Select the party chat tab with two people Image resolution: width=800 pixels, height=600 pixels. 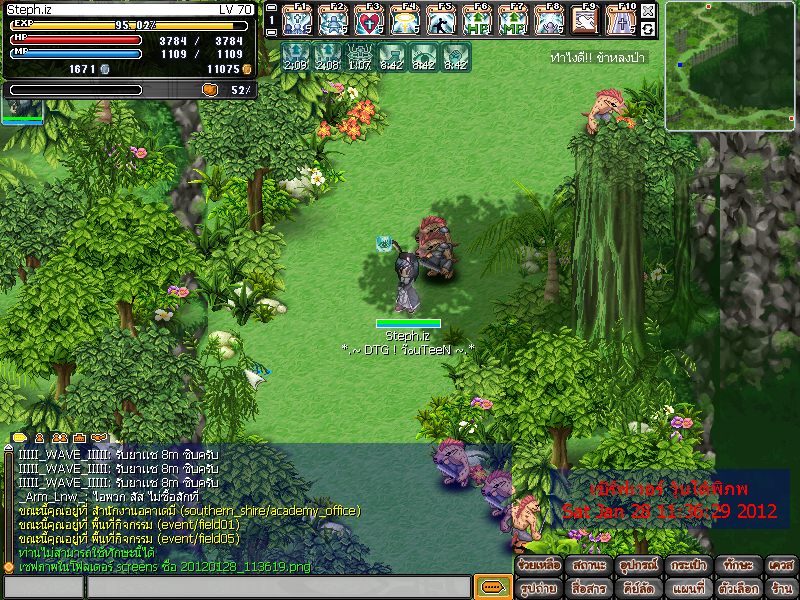(x=60, y=437)
